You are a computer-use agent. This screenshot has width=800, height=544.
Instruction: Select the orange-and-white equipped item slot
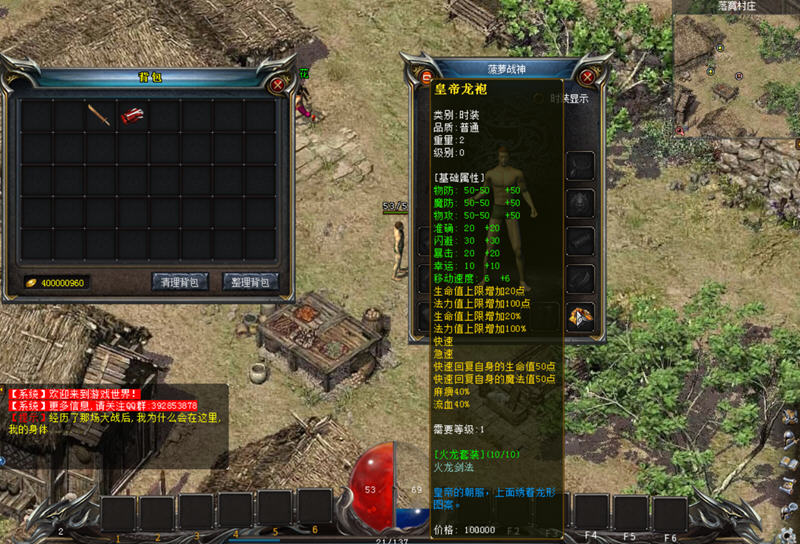[581, 316]
